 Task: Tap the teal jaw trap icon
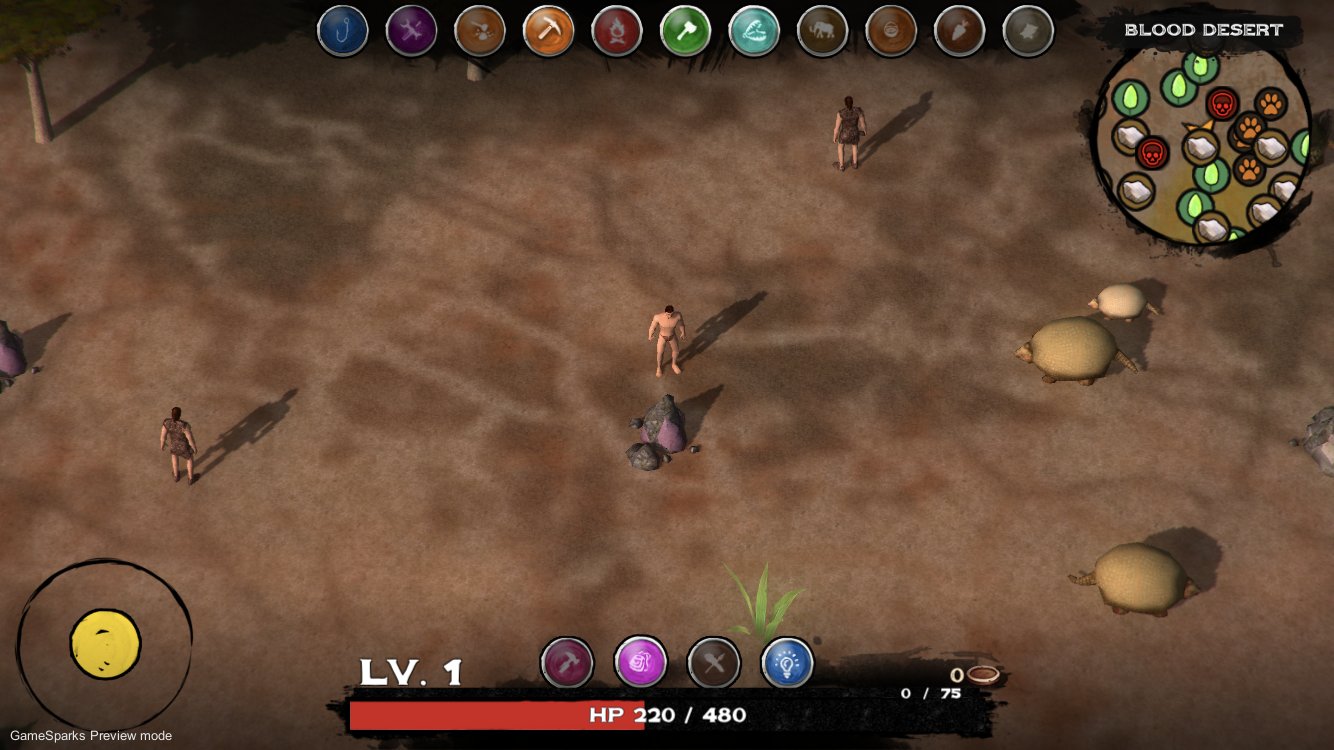[754, 31]
